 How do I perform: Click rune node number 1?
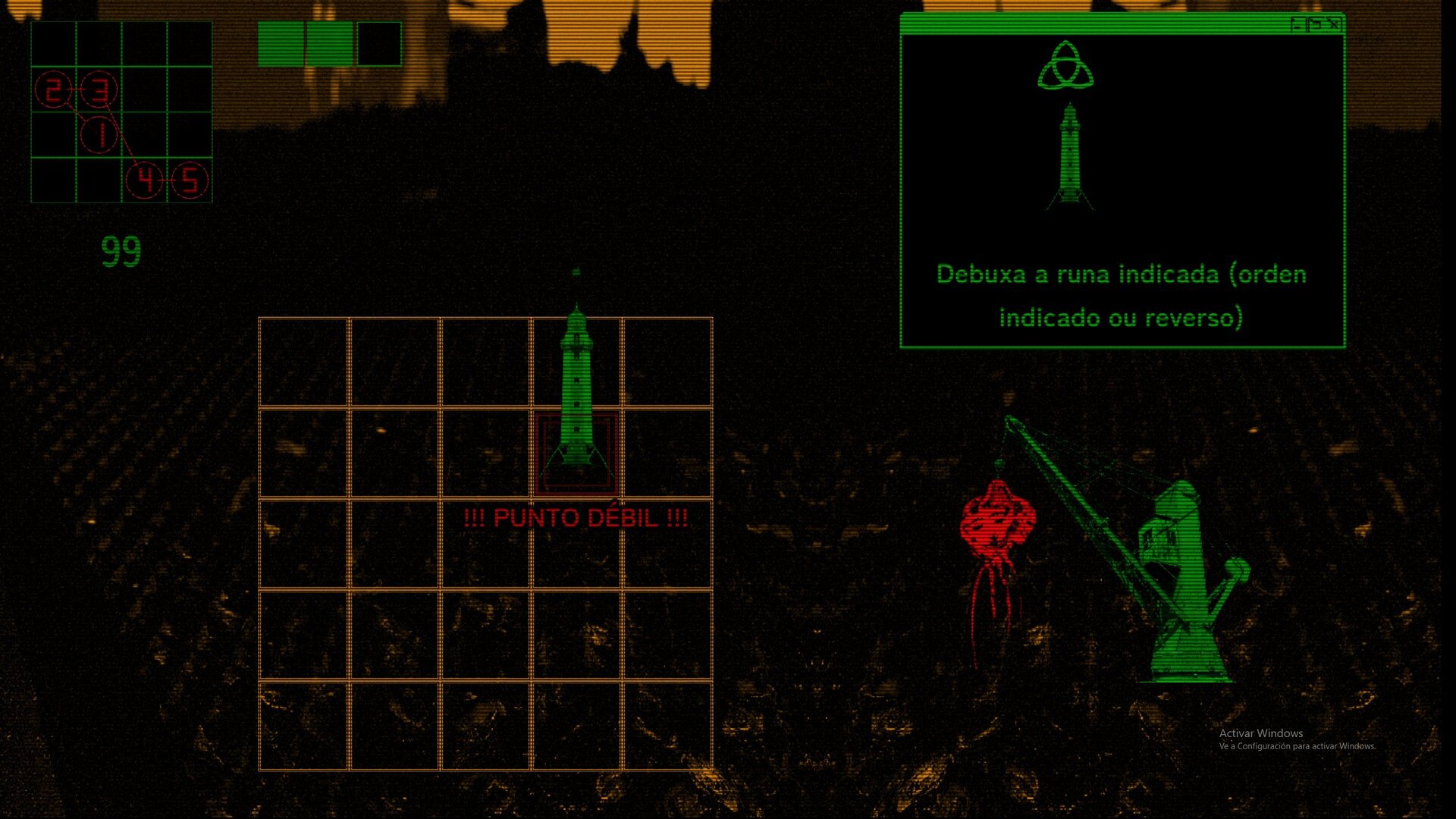tap(99, 135)
